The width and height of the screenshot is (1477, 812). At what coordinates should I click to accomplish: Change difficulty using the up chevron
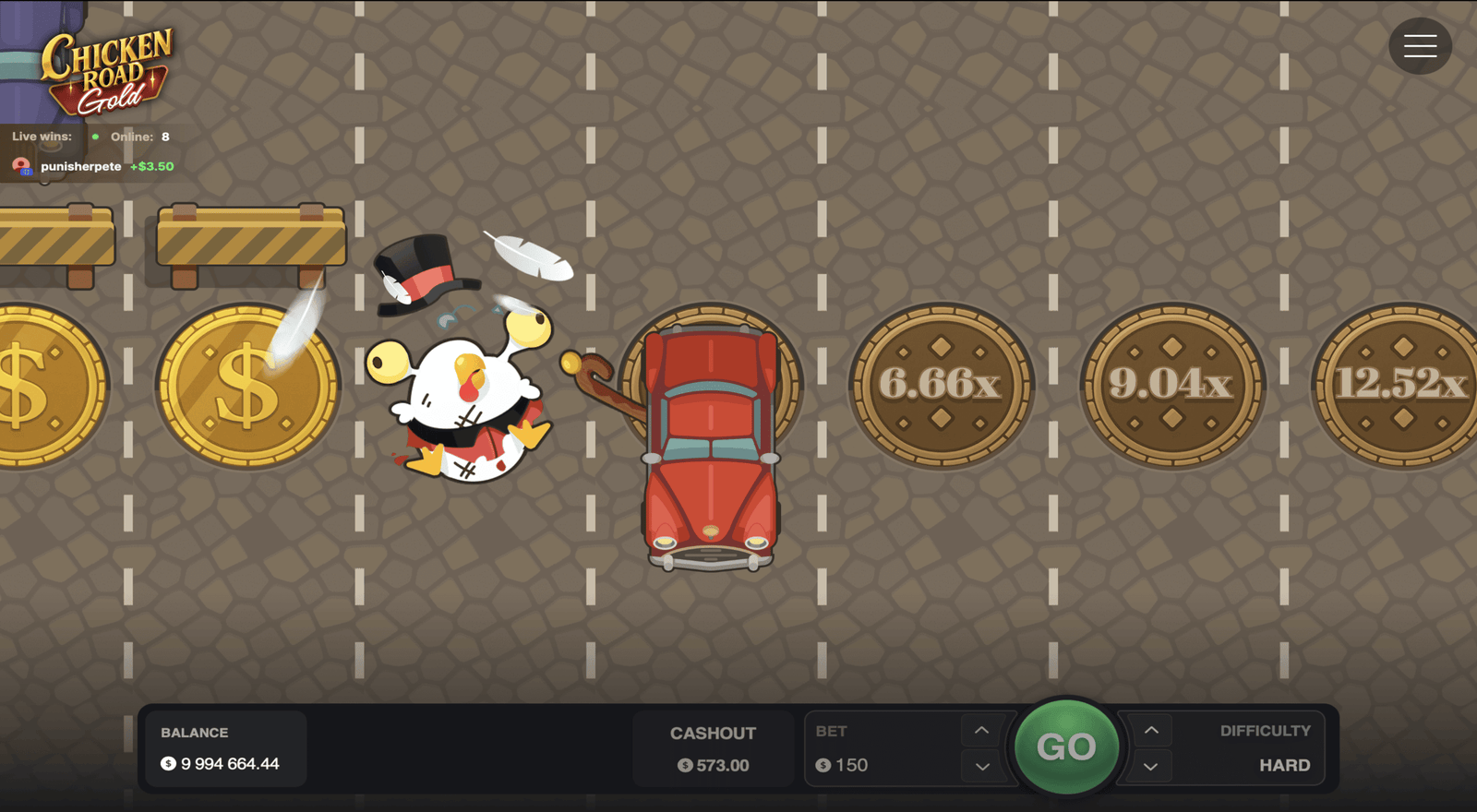coord(1150,730)
